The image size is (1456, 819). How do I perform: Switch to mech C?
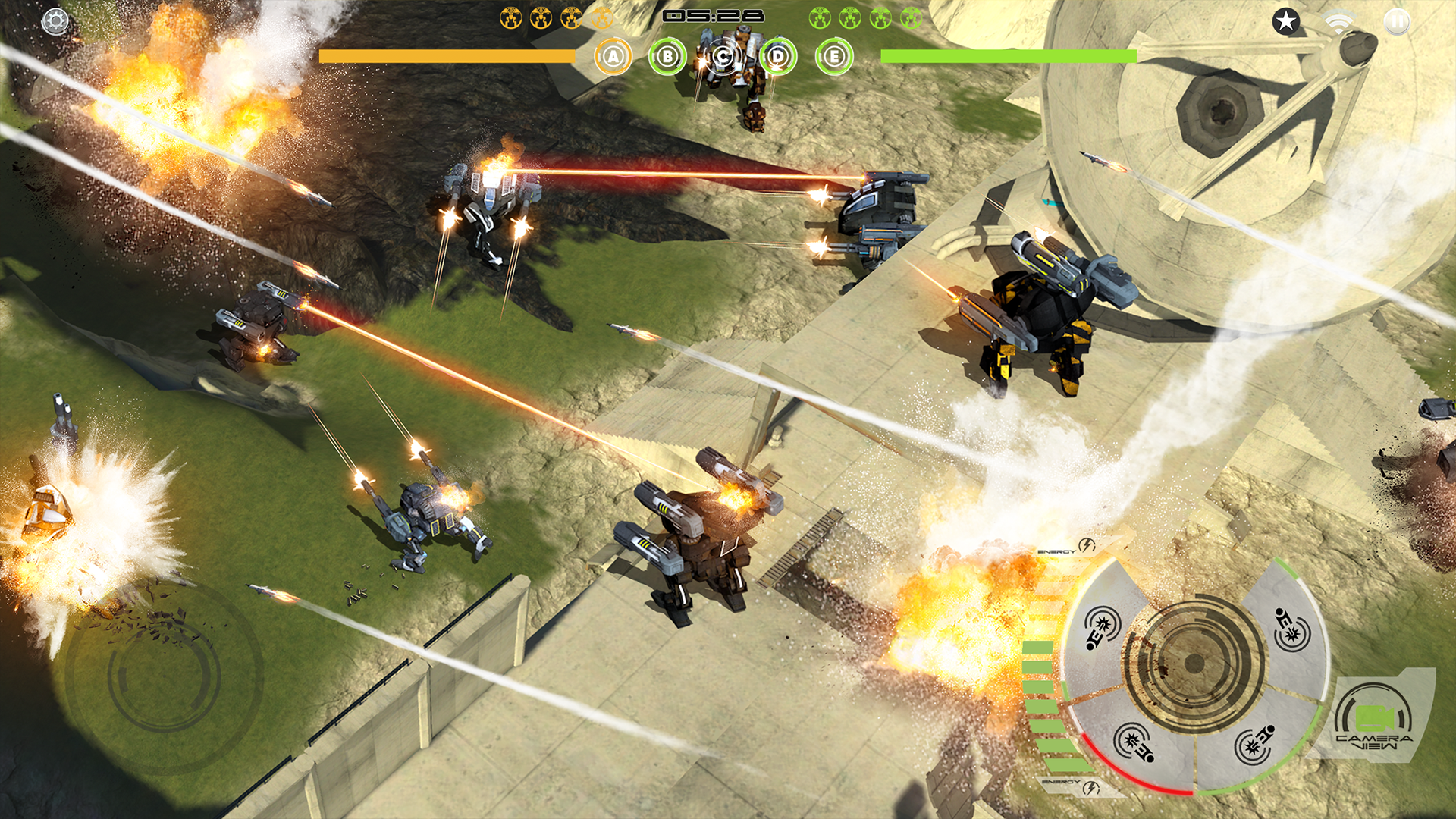pos(723,56)
